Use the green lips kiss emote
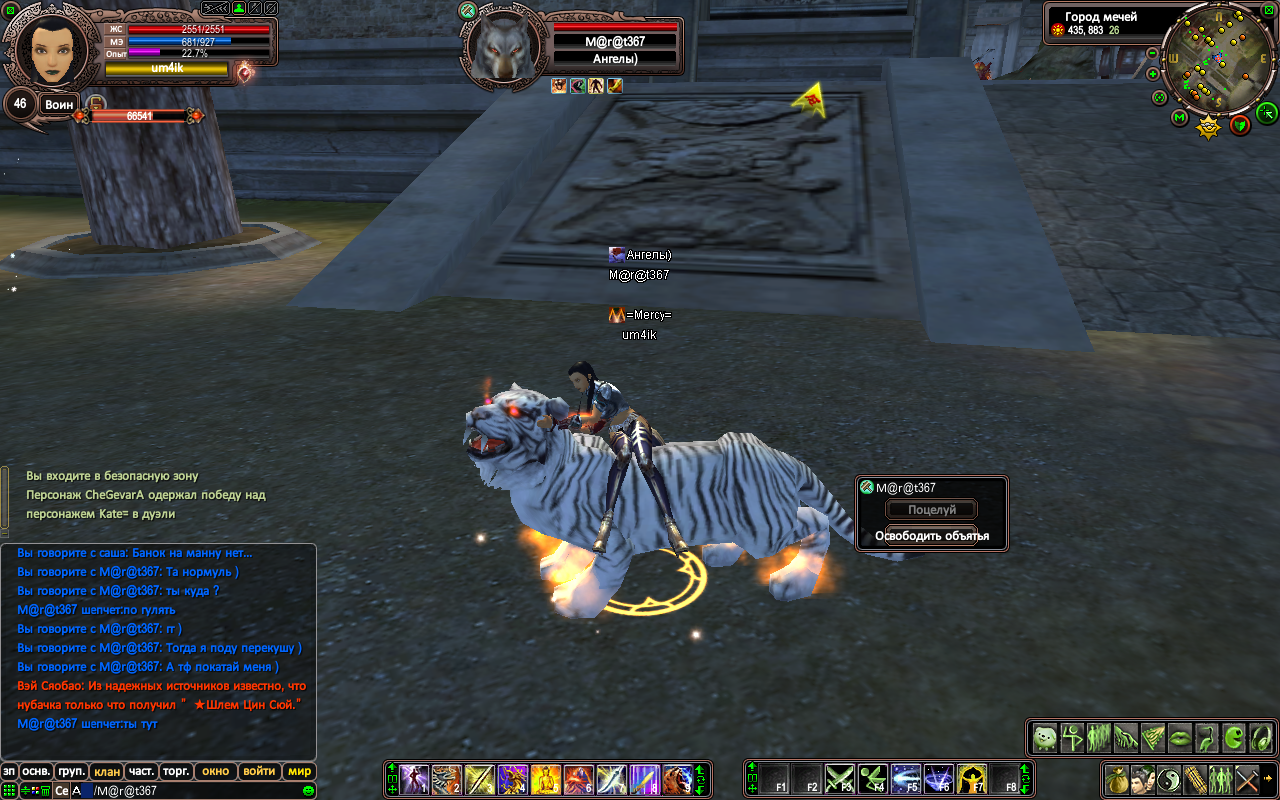This screenshot has width=1280, height=800. point(1180,738)
